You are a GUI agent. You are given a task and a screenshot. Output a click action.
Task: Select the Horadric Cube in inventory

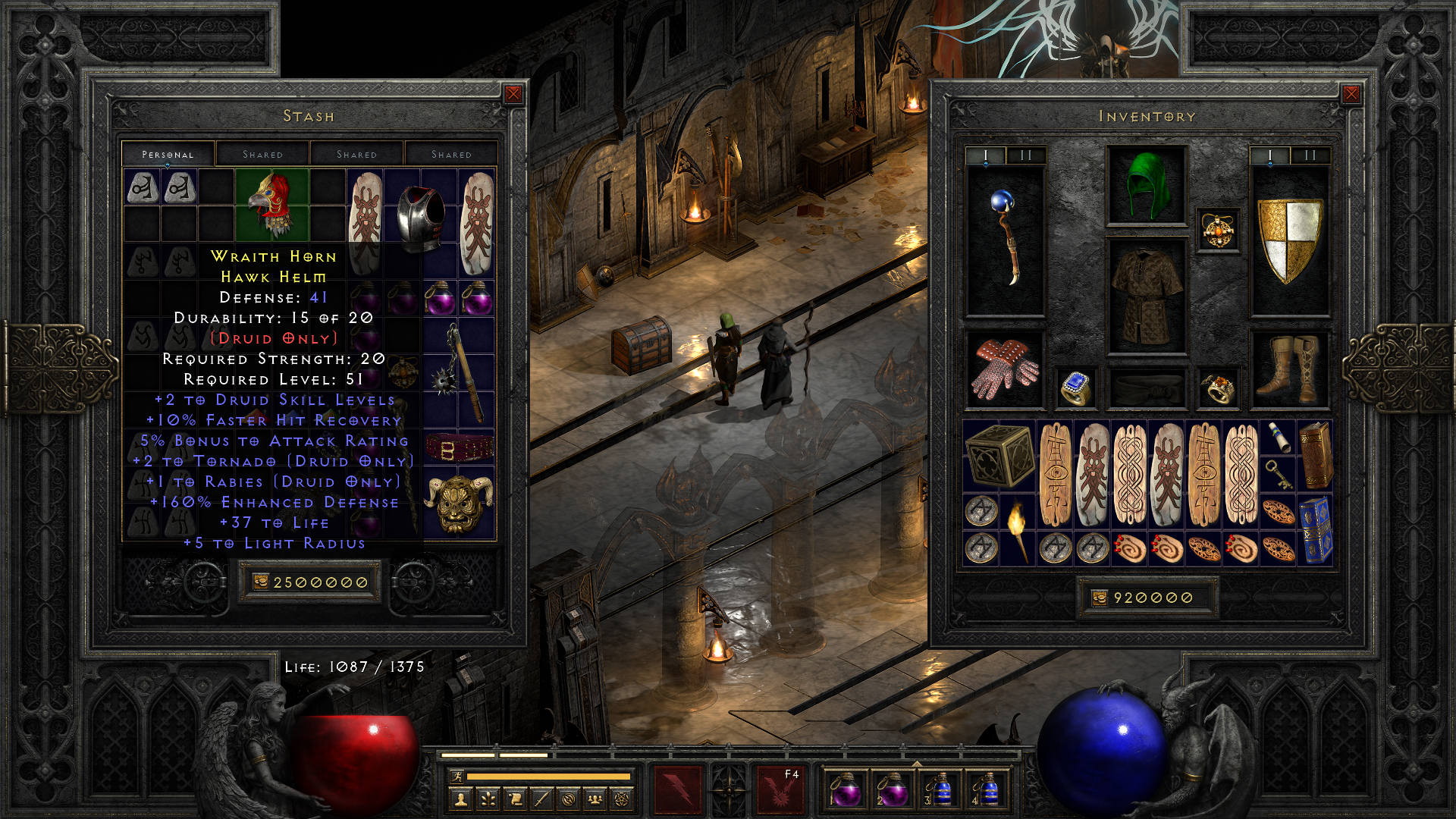click(x=999, y=455)
